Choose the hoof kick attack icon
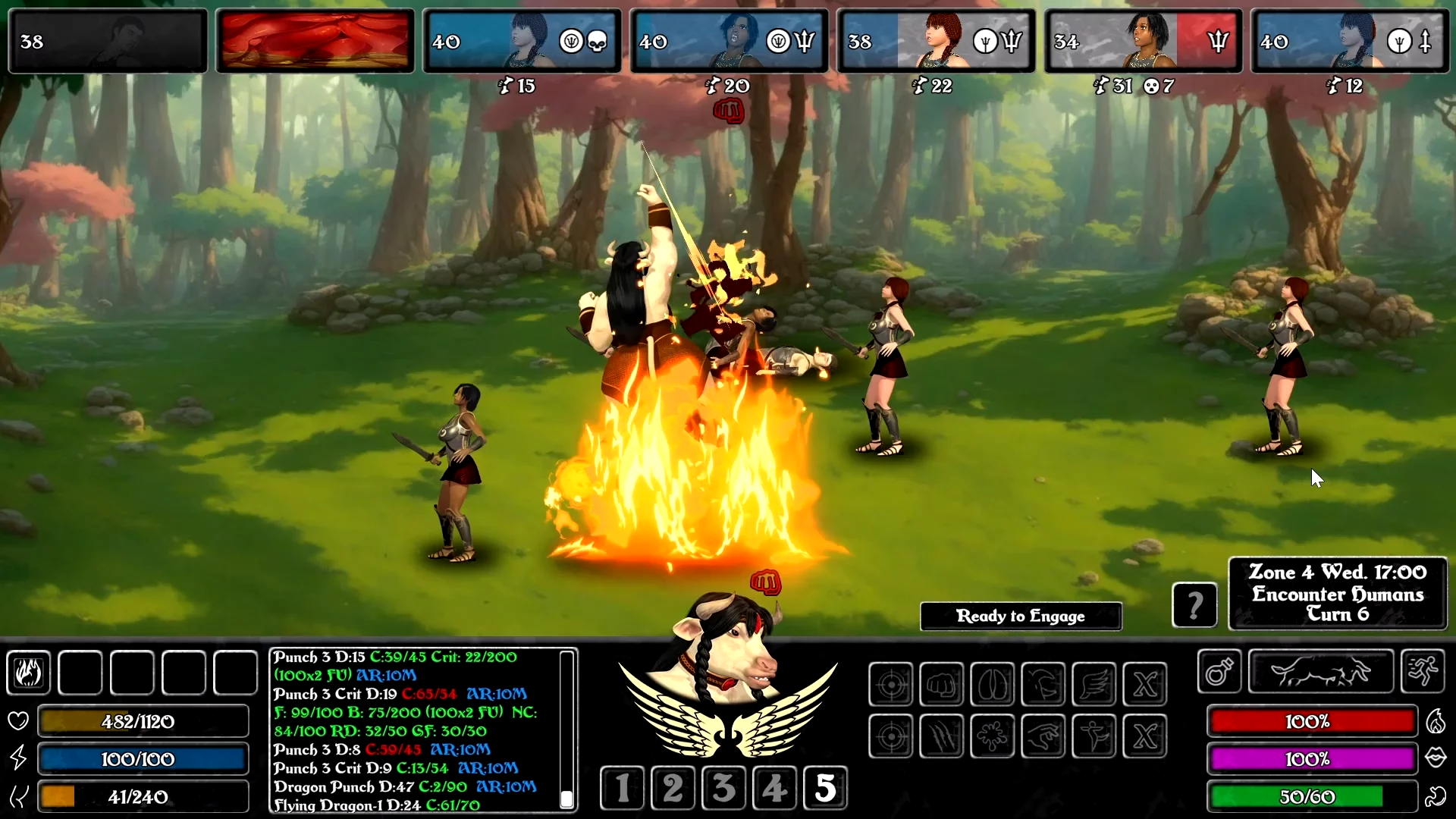Viewport: 1456px width, 819px height. tap(993, 685)
